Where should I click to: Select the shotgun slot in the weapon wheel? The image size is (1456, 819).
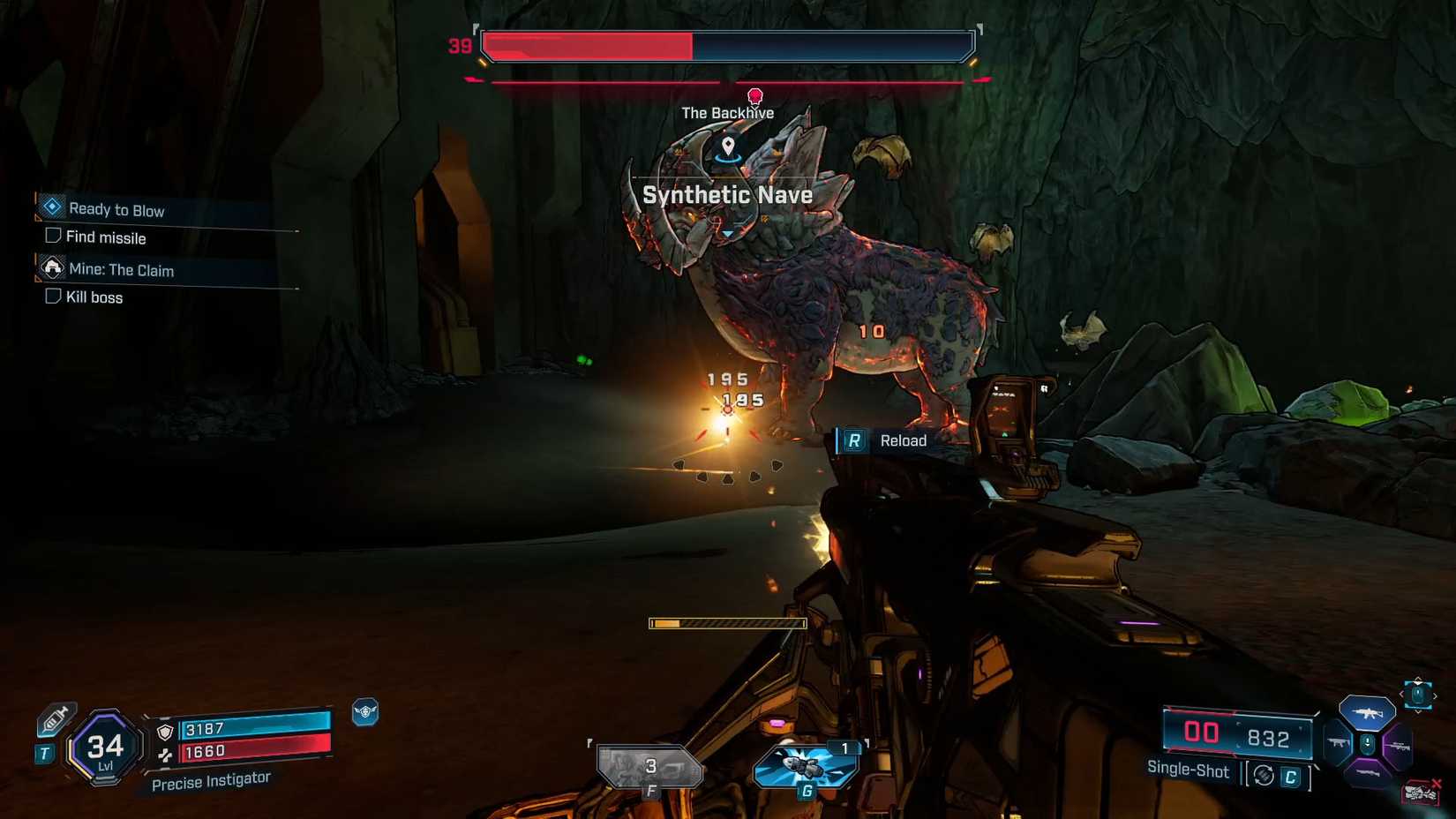pos(1340,741)
